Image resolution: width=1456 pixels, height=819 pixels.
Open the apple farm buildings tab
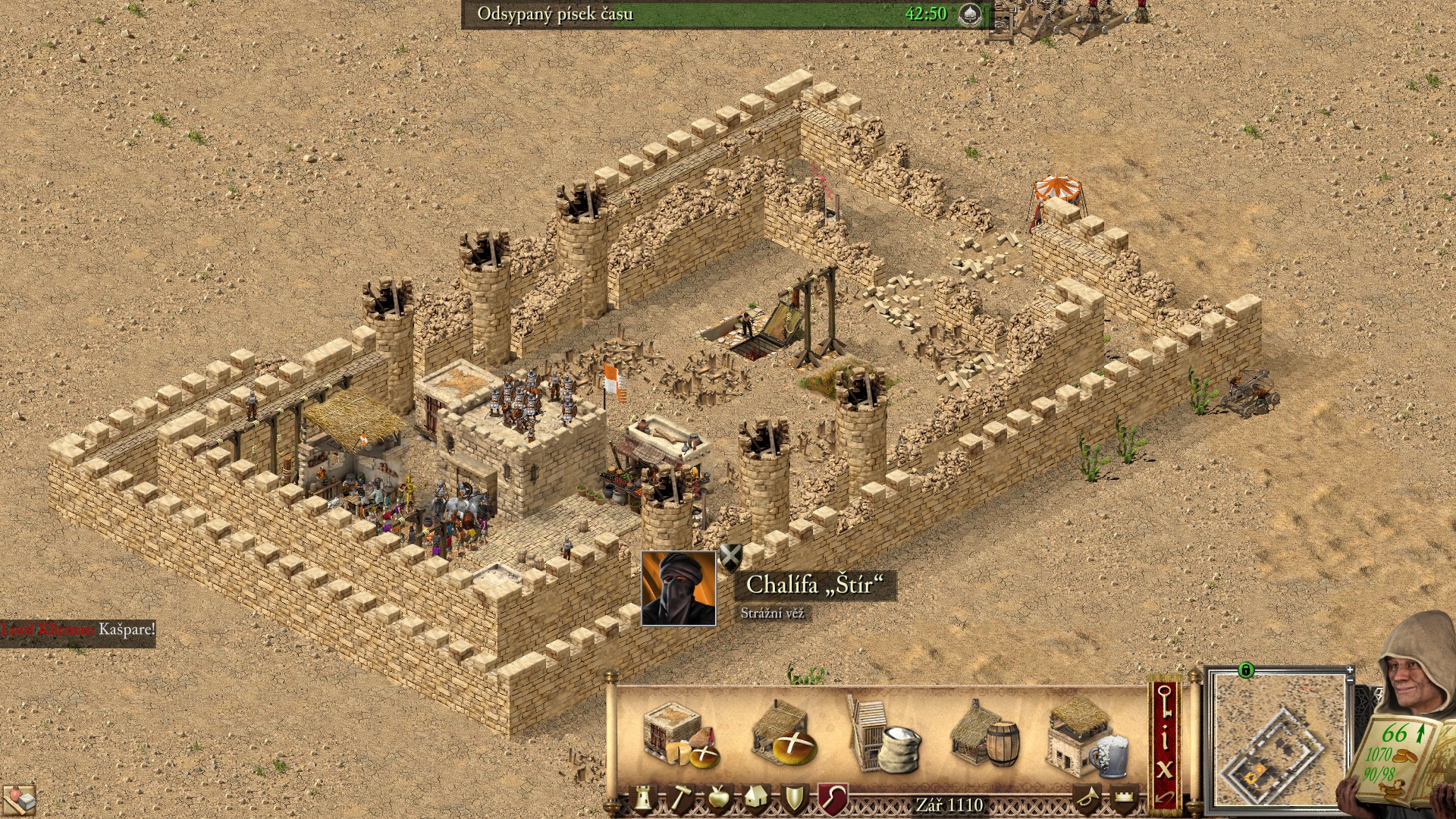(x=717, y=799)
